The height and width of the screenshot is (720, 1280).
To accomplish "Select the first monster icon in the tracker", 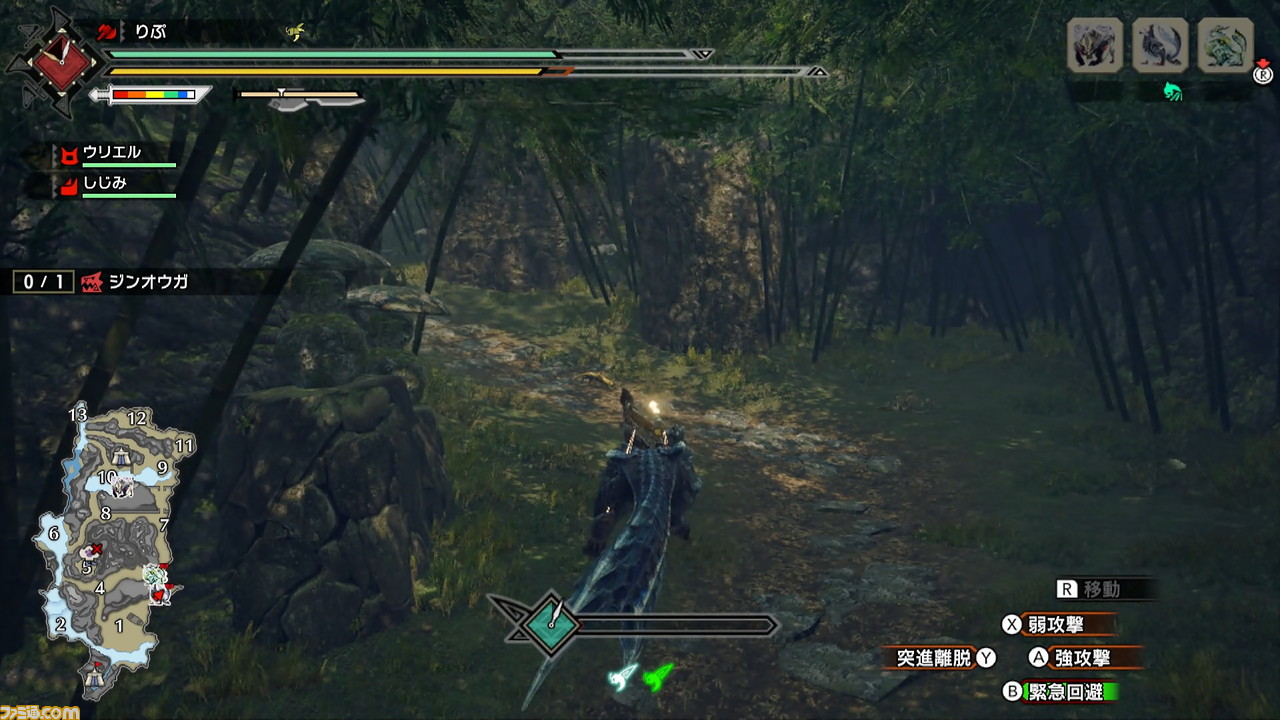I will pos(1095,46).
